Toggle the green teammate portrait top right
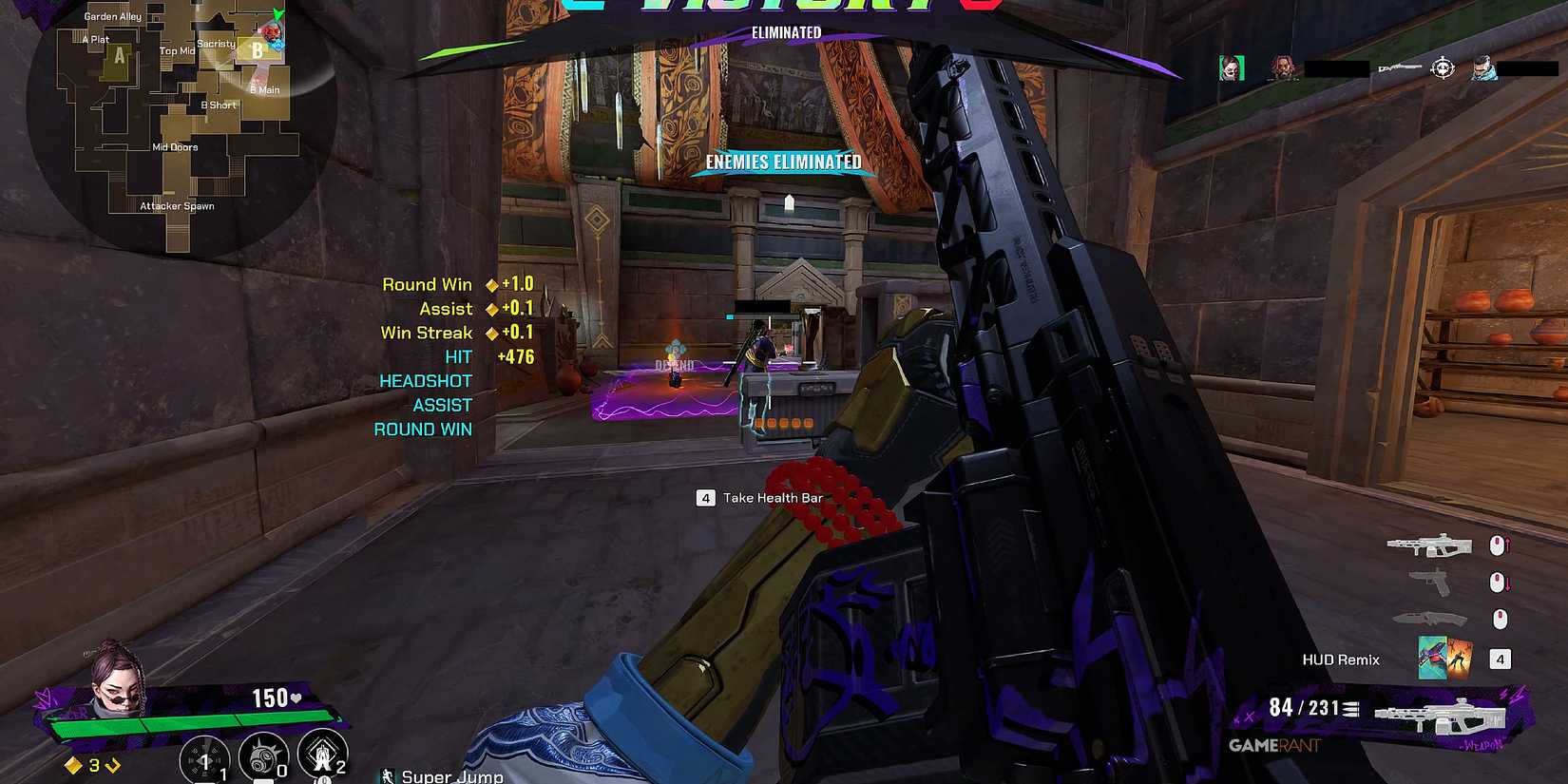 pos(1231,67)
